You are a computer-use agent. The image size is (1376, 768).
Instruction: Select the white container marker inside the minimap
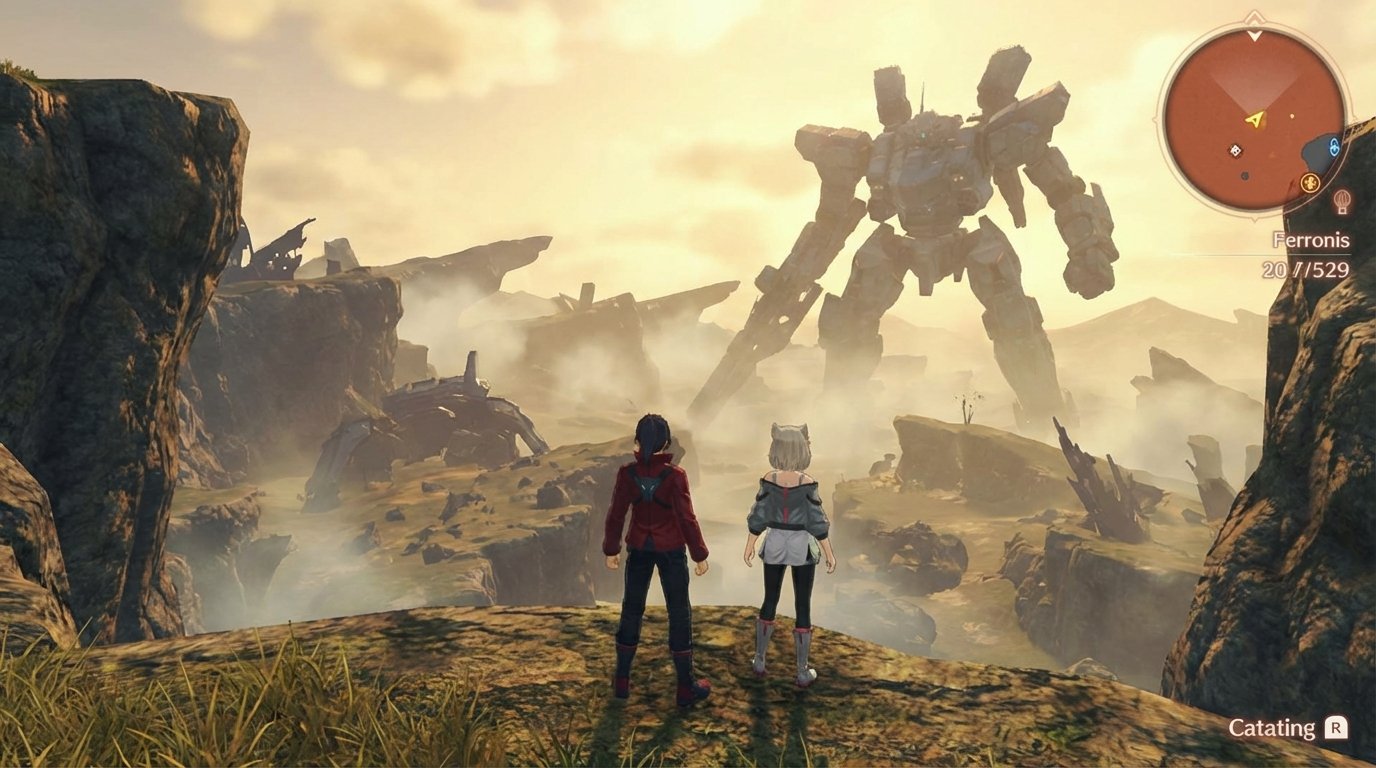click(x=1235, y=150)
